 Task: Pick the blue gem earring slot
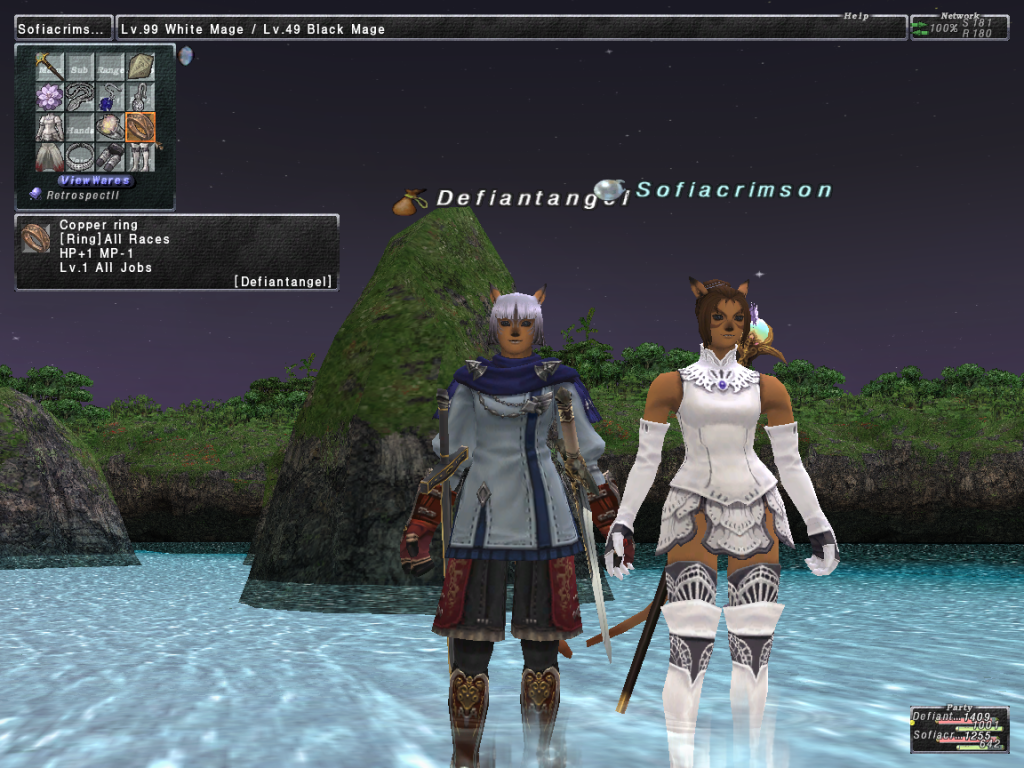pos(110,97)
